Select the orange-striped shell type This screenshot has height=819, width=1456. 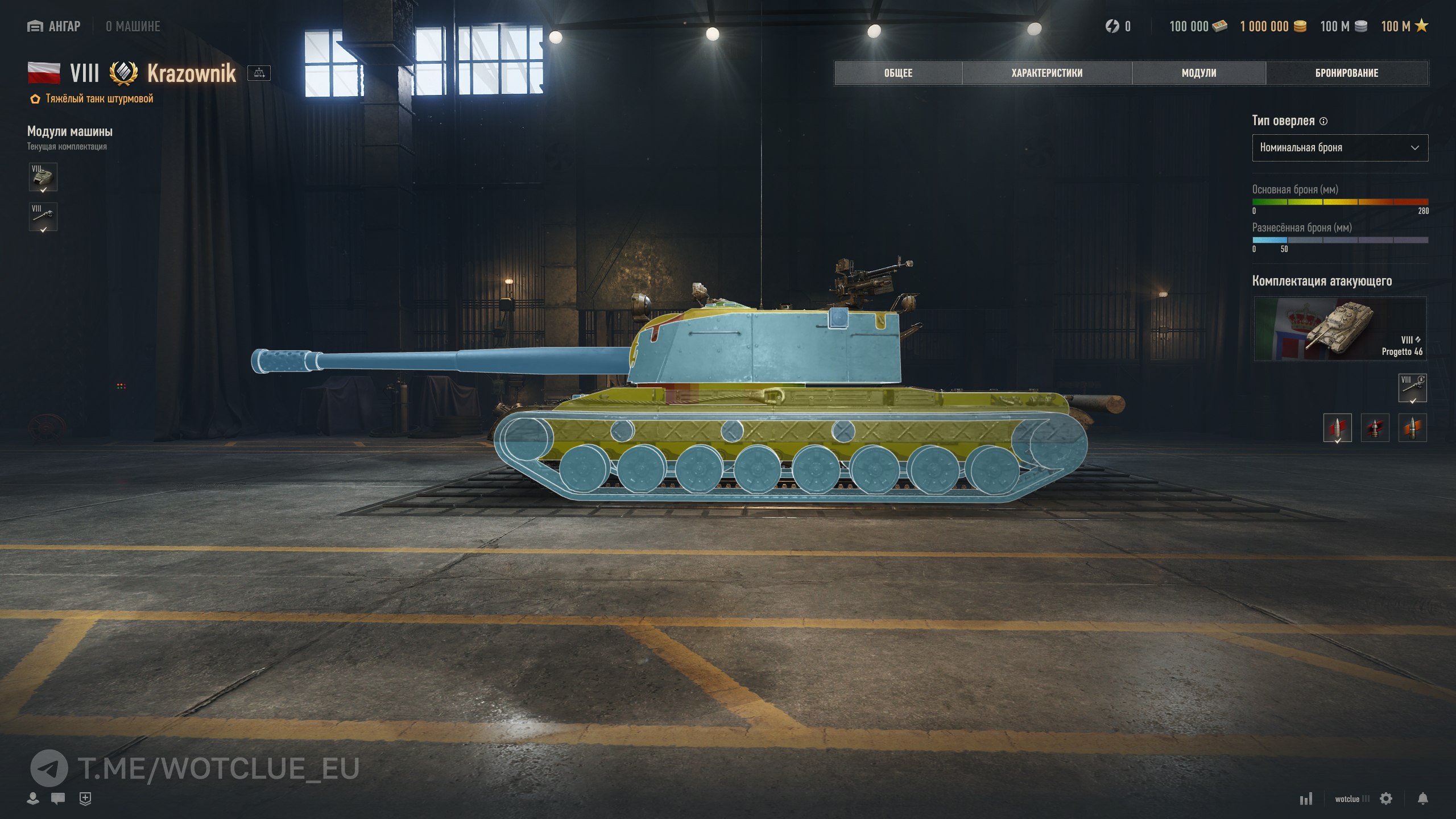click(x=1412, y=428)
